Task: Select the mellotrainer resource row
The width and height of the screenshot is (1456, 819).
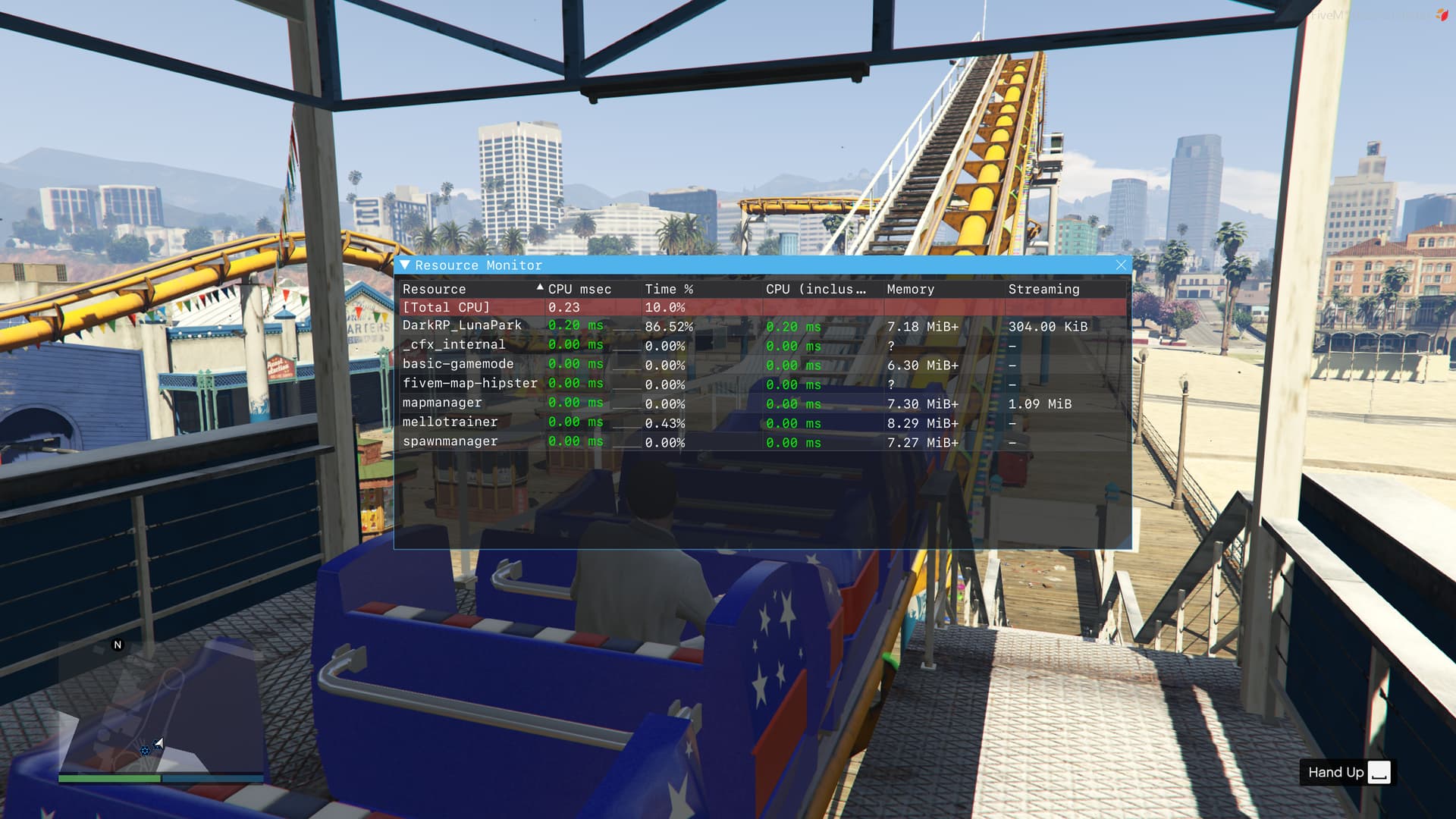Action: (451, 422)
